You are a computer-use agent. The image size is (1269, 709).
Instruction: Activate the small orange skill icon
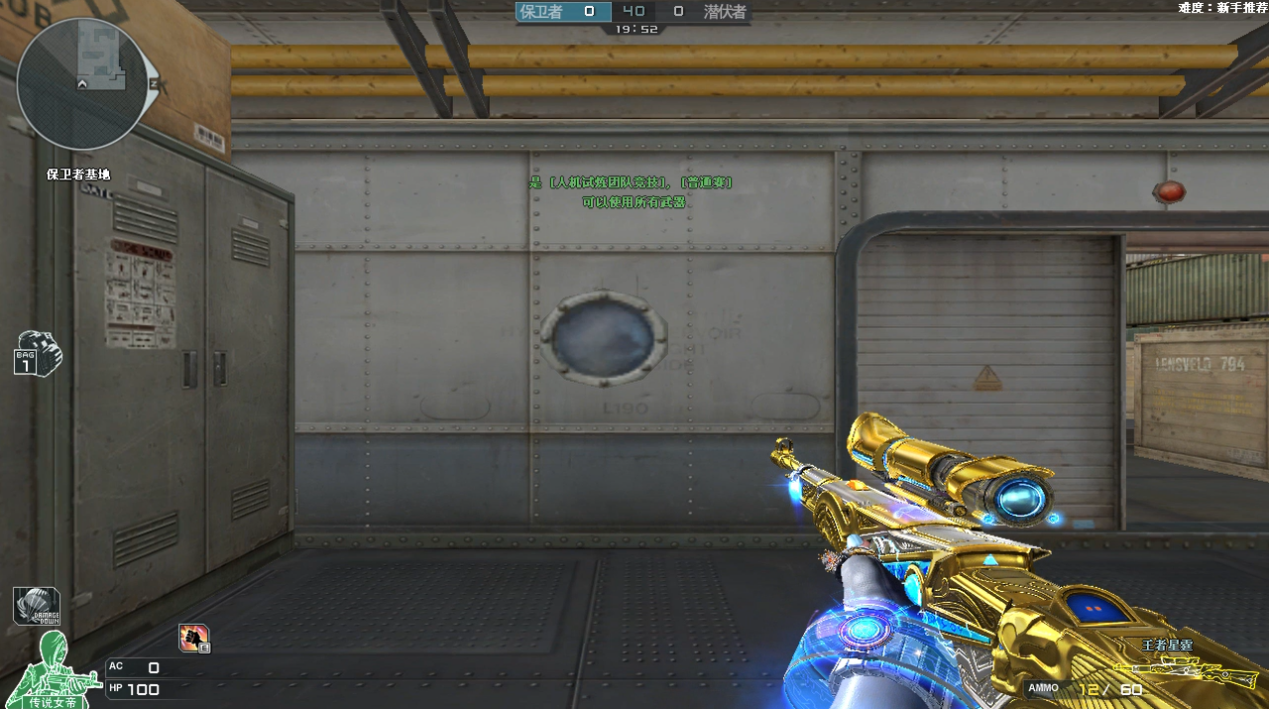click(193, 637)
